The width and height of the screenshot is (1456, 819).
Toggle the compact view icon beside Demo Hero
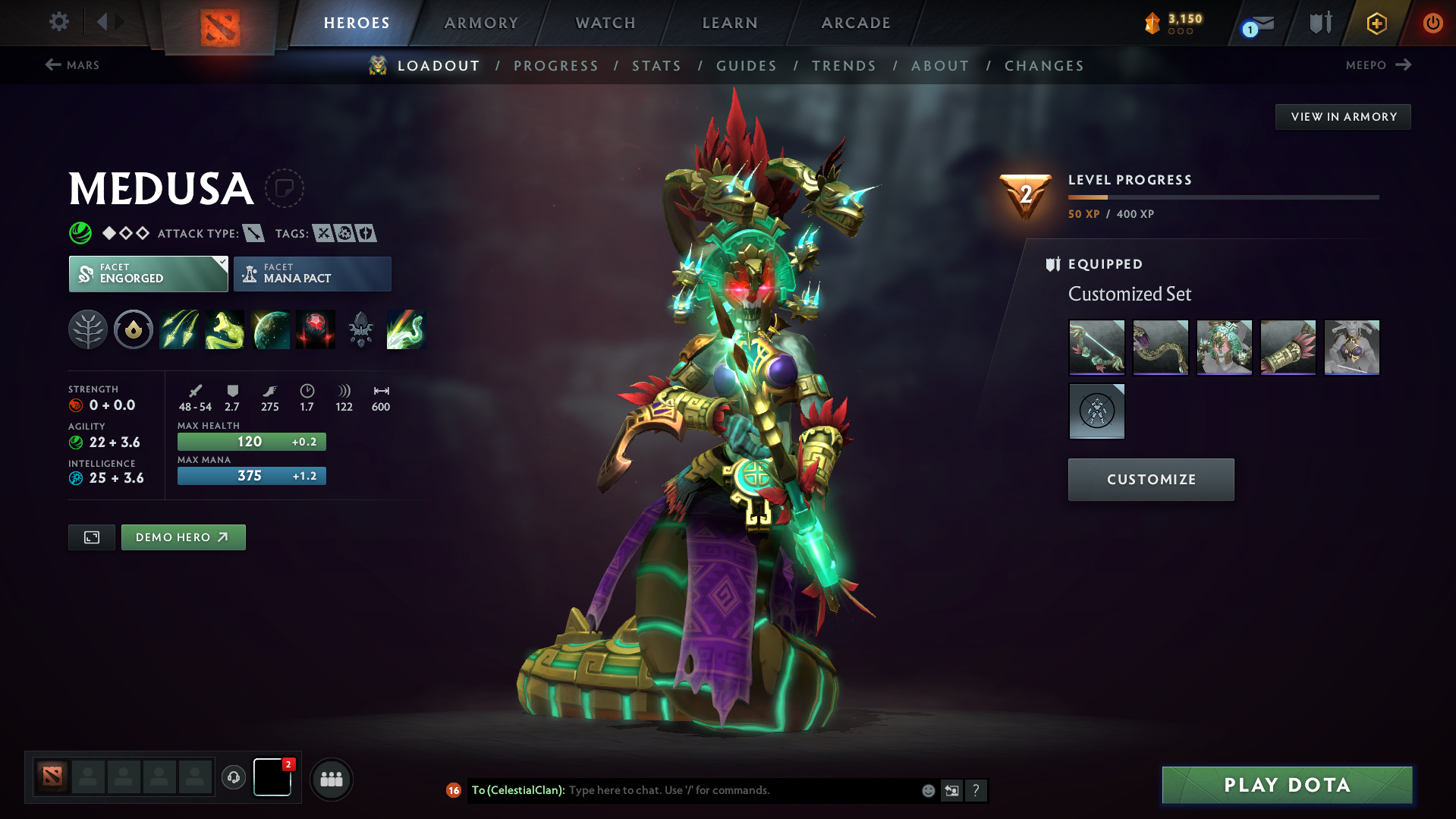(91, 537)
